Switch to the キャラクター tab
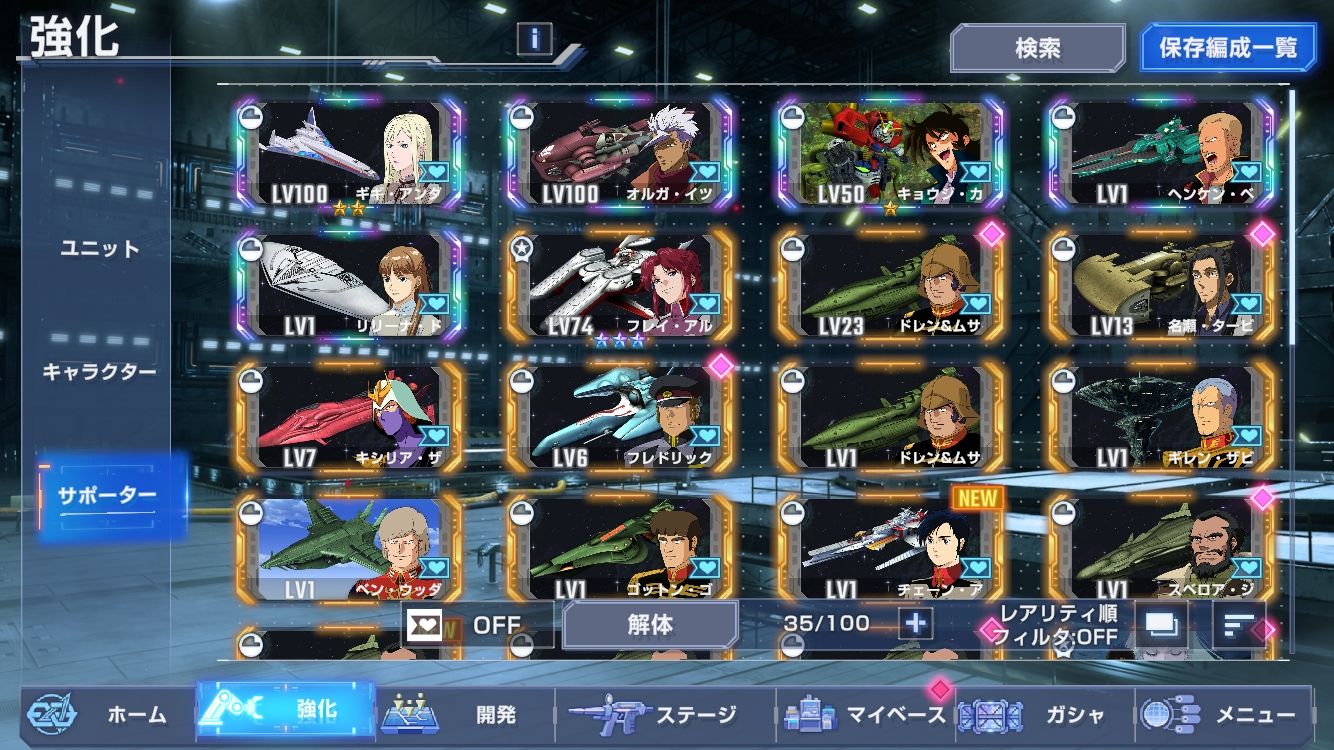The width and height of the screenshot is (1334, 750). click(99, 372)
